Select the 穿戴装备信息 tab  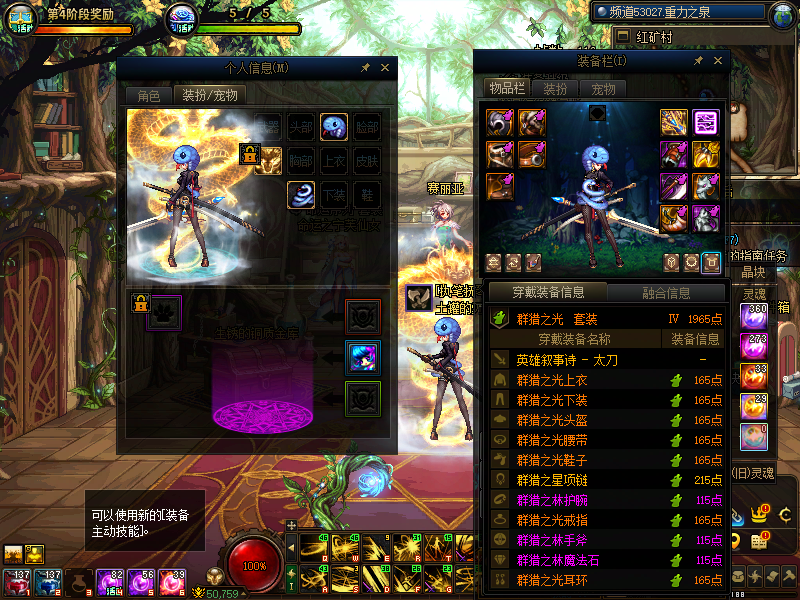546,293
